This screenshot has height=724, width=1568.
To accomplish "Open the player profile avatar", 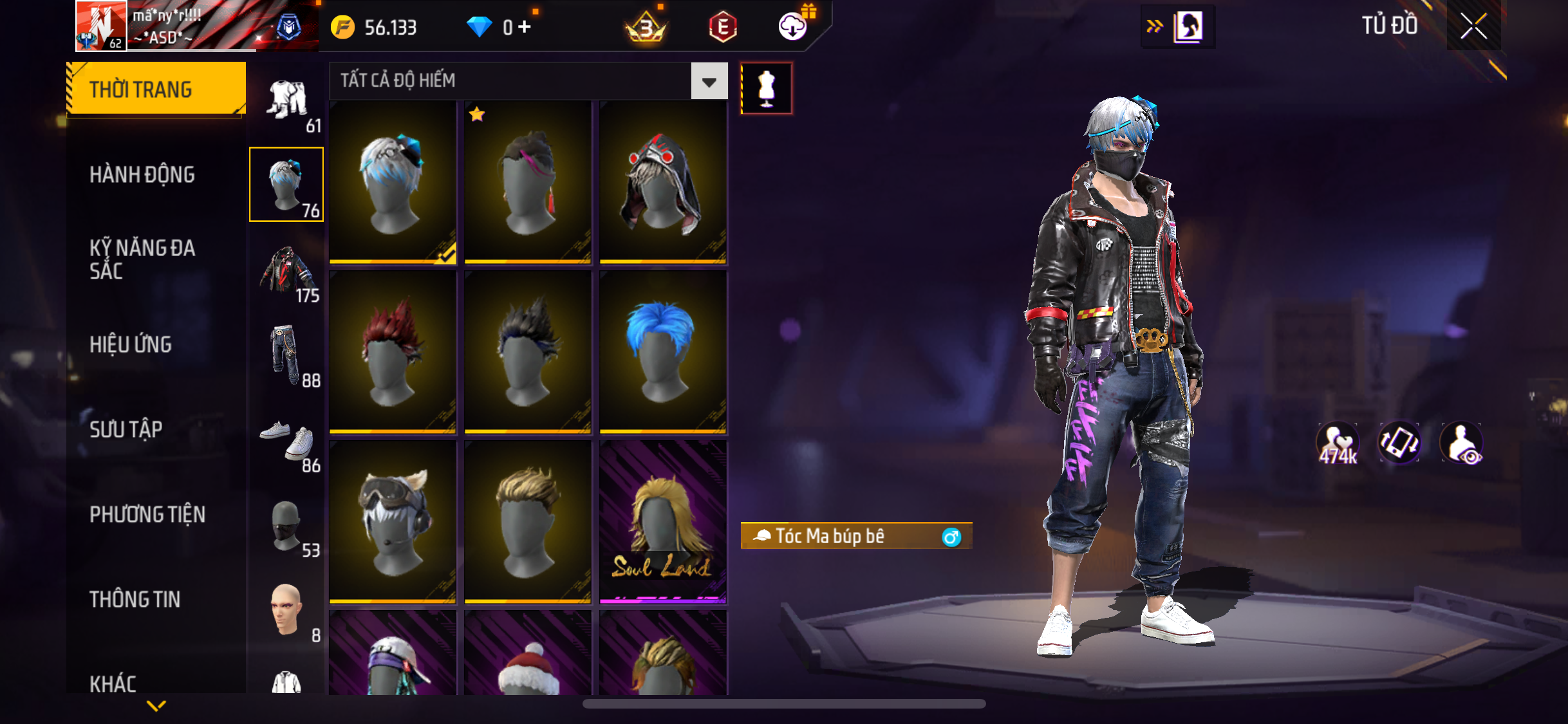I will [x=101, y=26].
